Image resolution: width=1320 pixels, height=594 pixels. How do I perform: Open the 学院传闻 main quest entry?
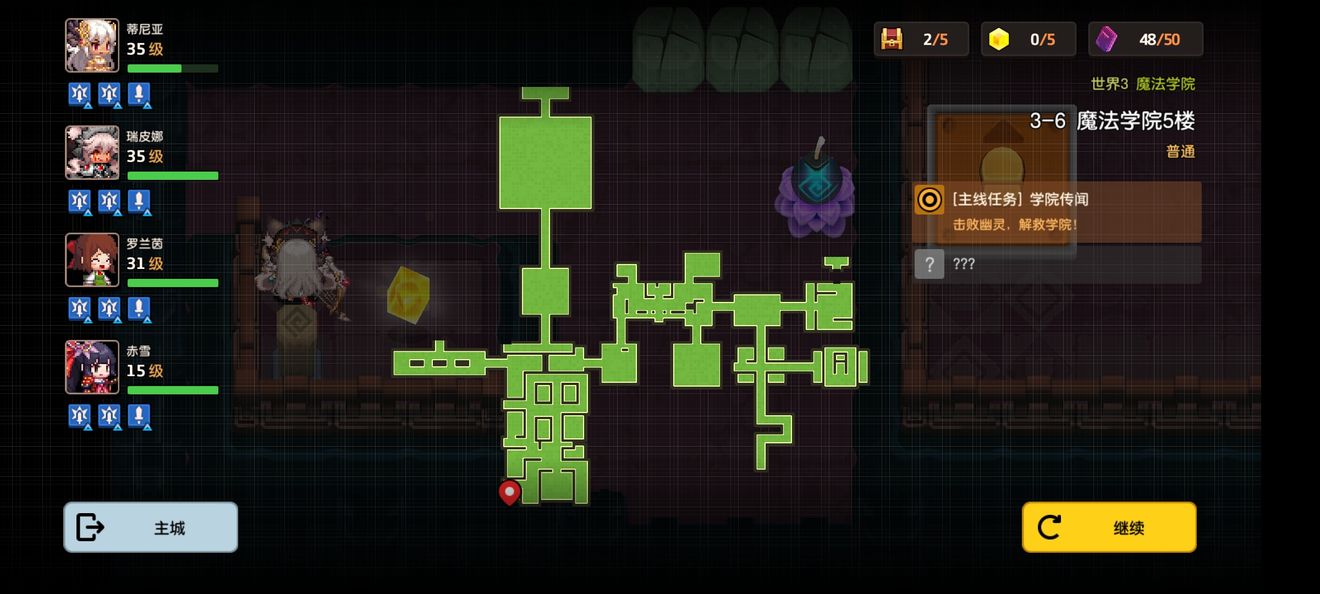[1056, 211]
